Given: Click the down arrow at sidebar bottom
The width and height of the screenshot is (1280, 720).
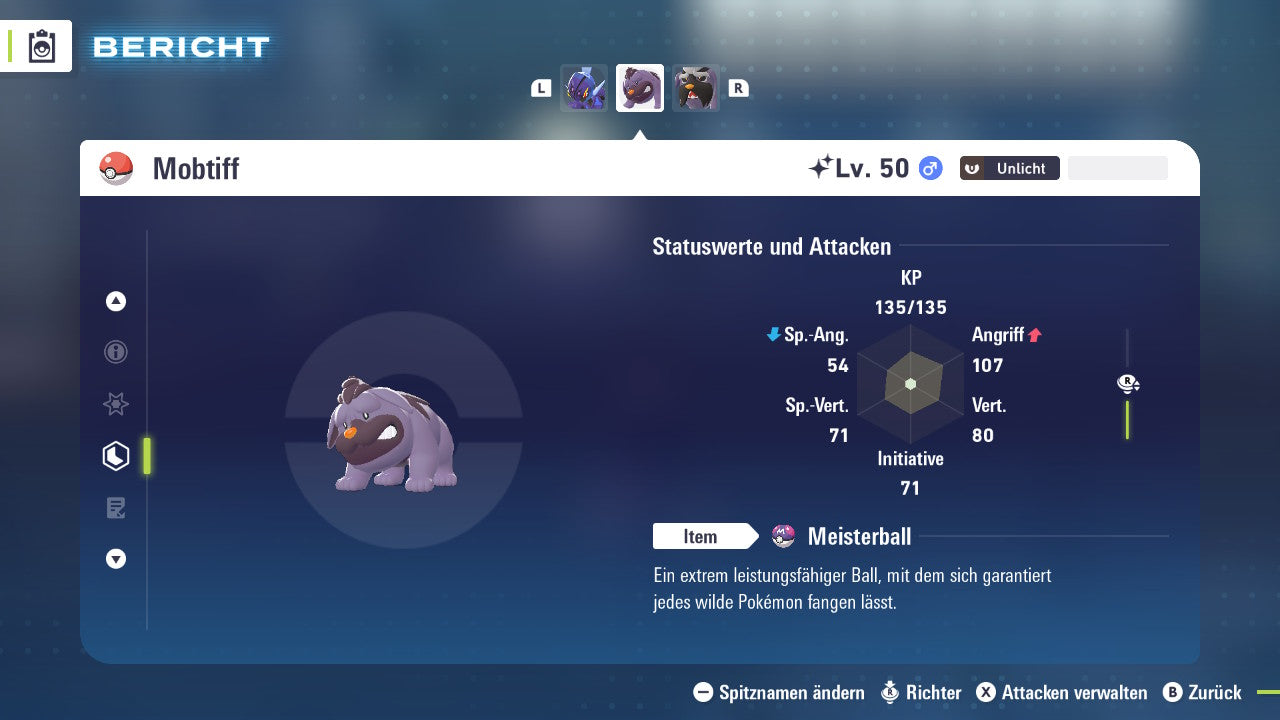Looking at the screenshot, I should coord(115,559).
